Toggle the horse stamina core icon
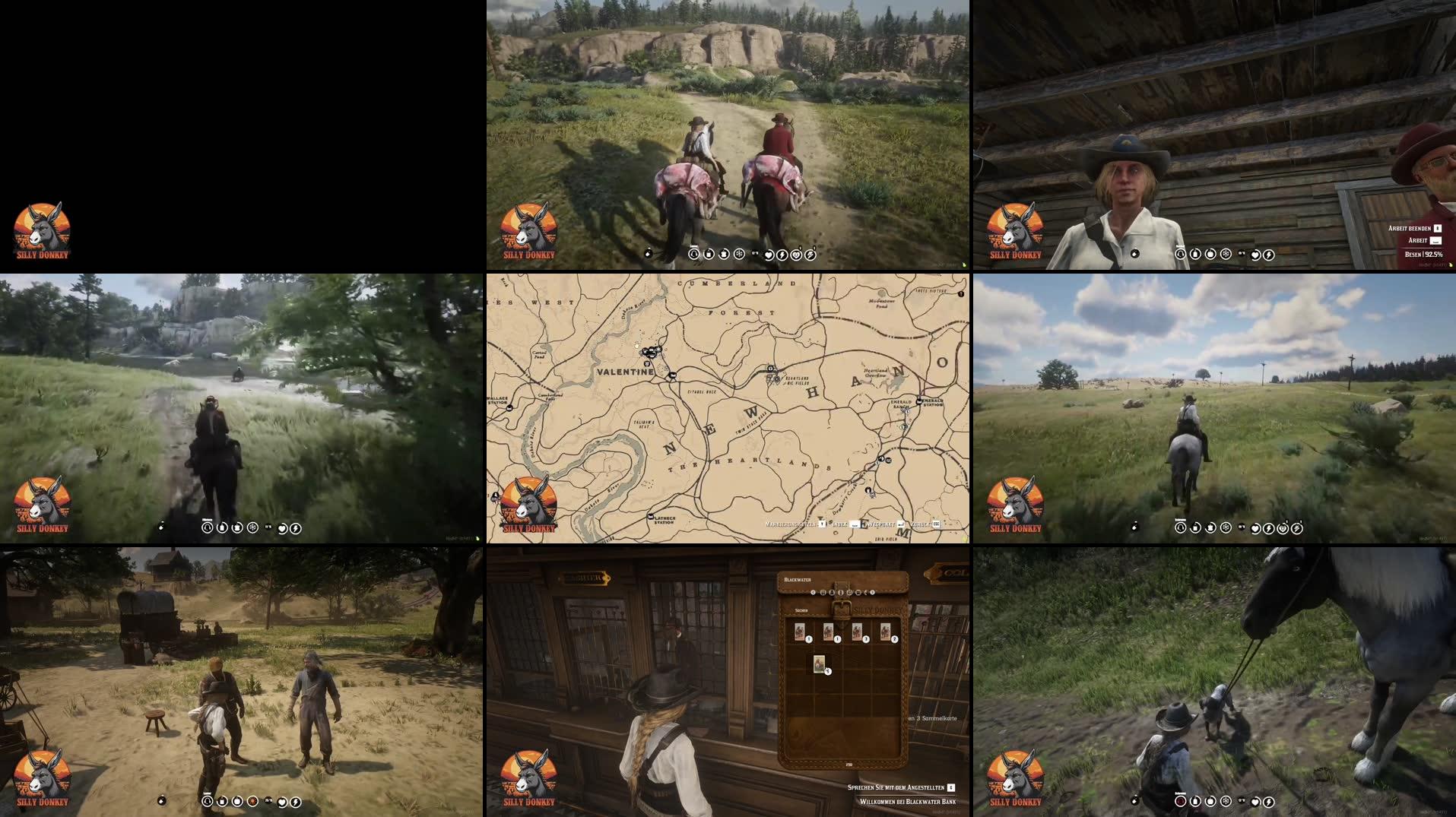 [1298, 528]
